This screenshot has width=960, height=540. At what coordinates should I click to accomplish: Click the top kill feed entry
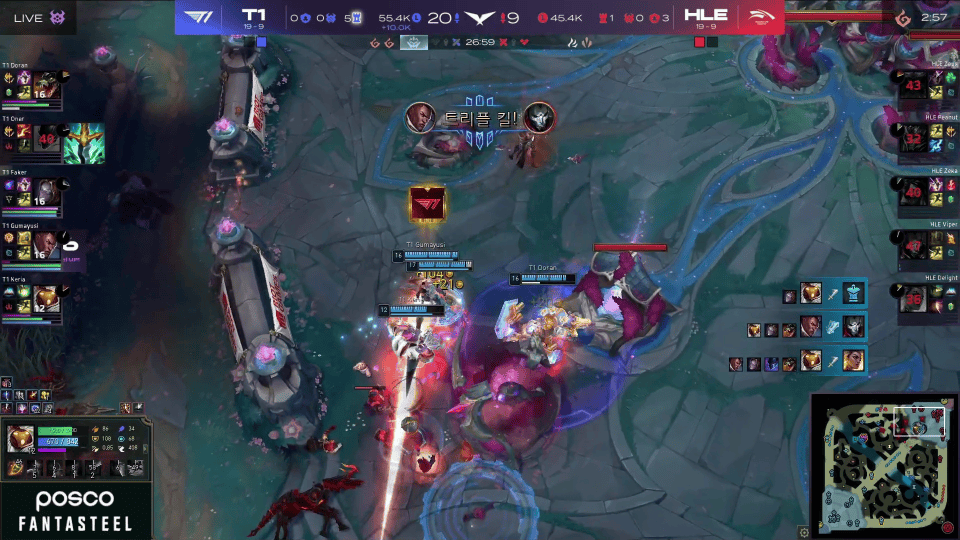(826, 293)
